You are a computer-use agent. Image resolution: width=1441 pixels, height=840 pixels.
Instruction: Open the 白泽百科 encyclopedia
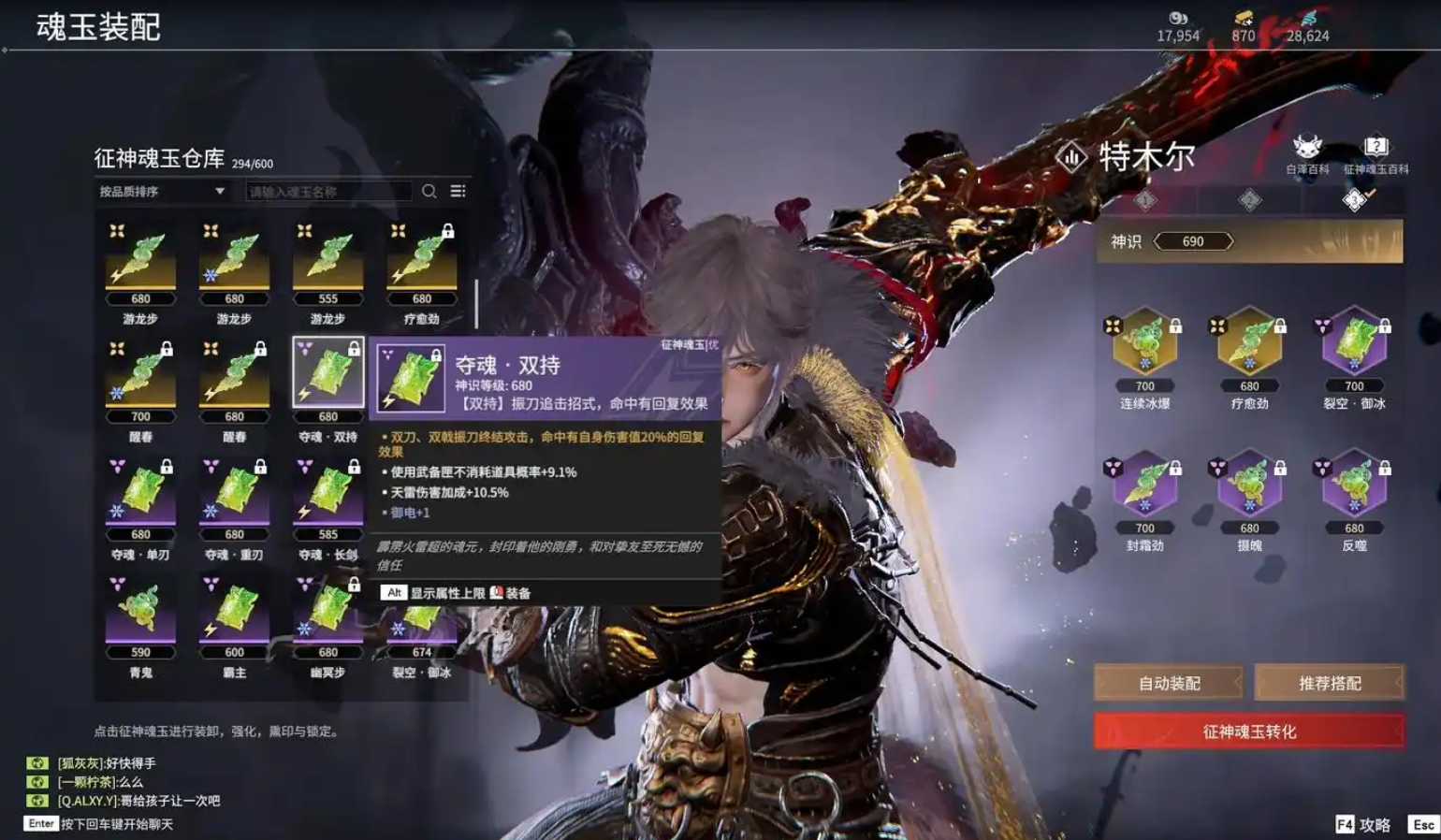1307,153
